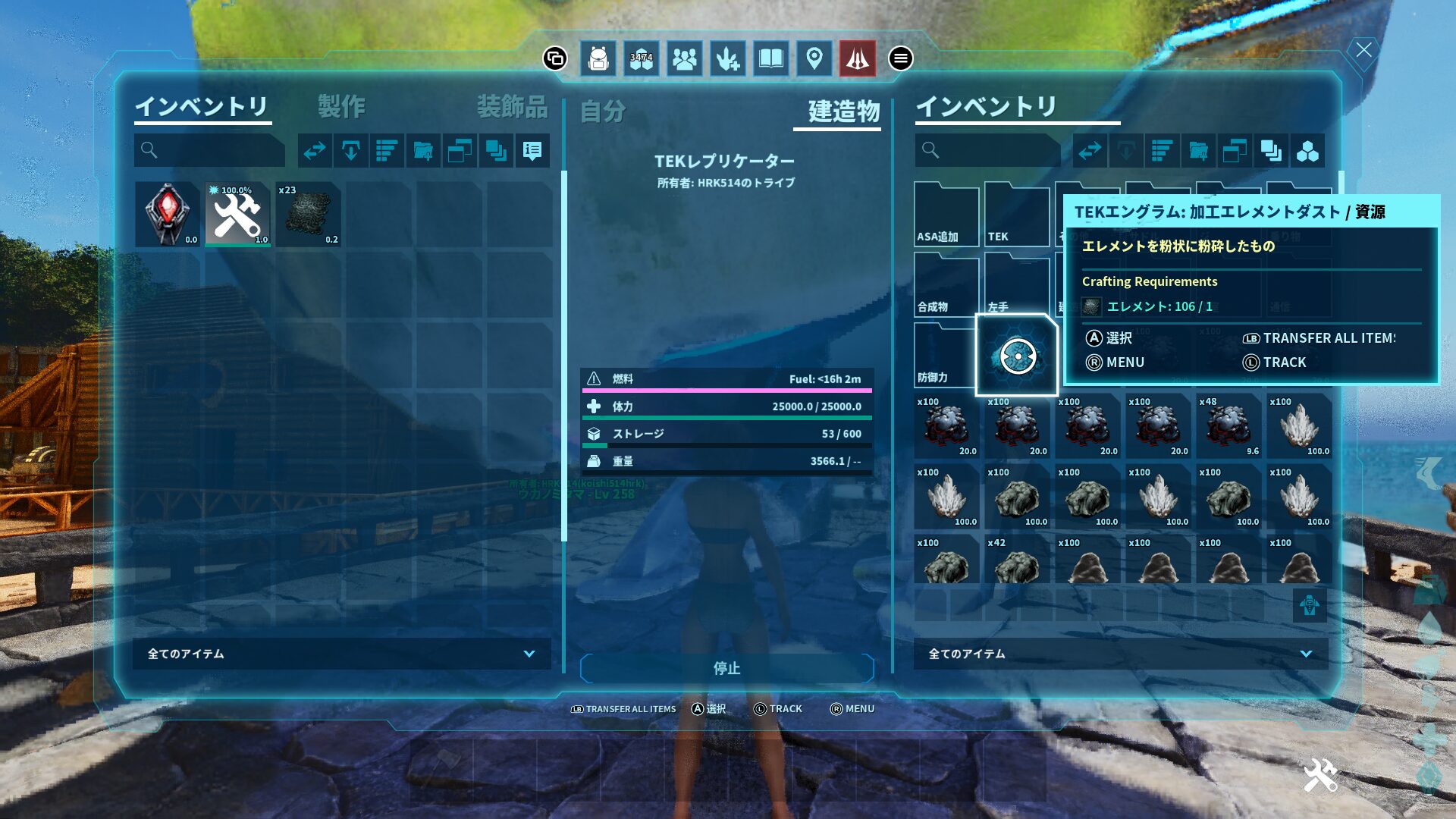
Task: Select the highlighted Element Dust engram
Action: (x=1017, y=356)
